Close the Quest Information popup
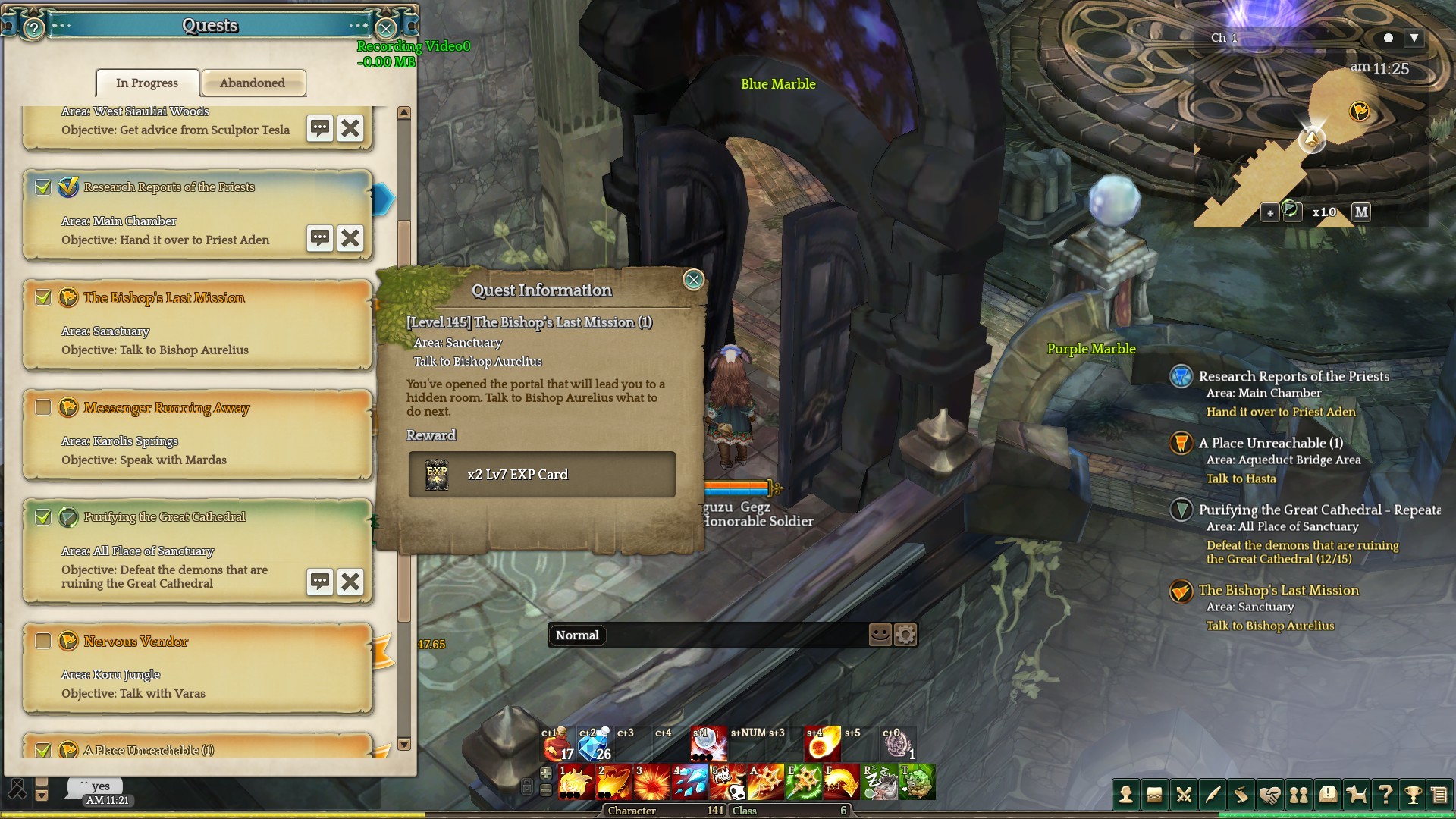 (693, 280)
